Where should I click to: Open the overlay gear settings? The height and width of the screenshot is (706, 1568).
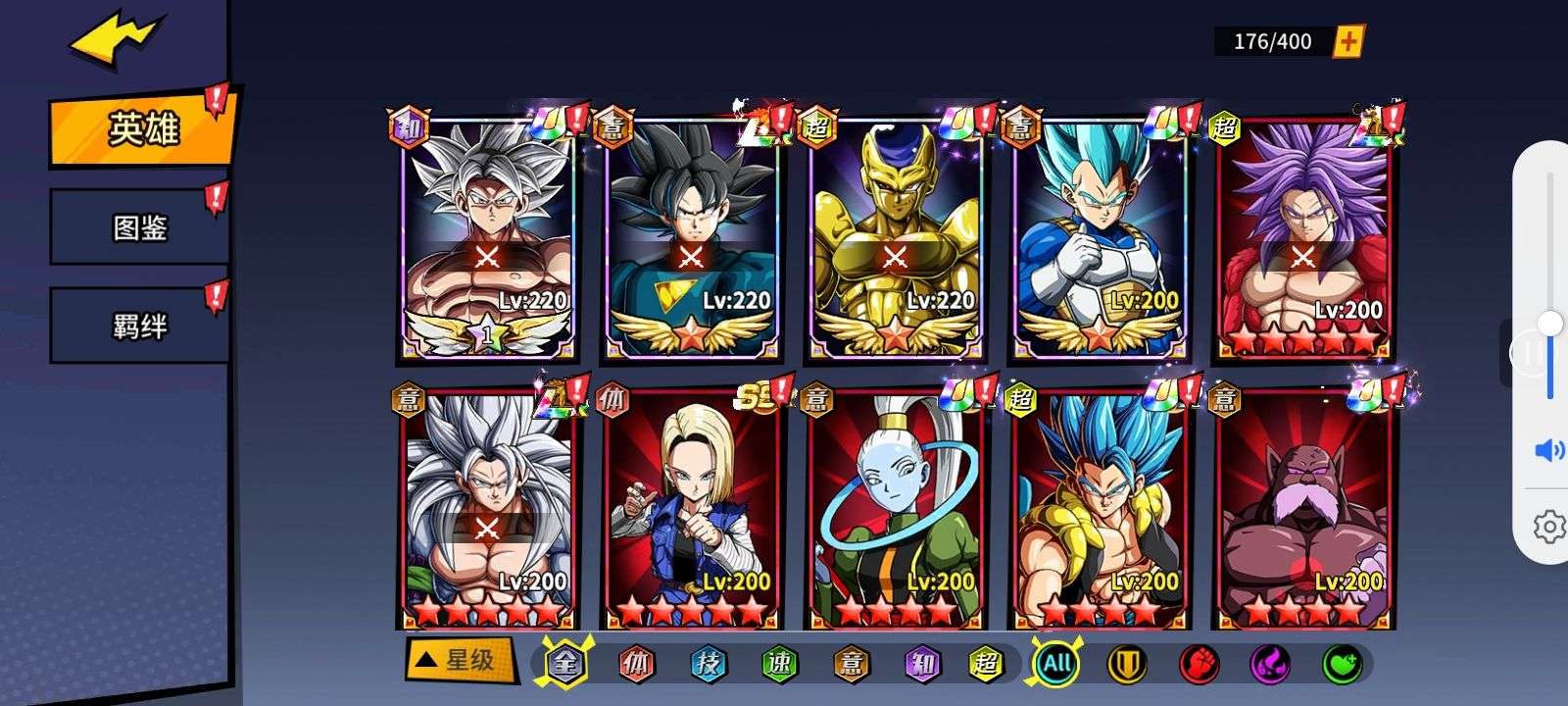coord(1548,527)
